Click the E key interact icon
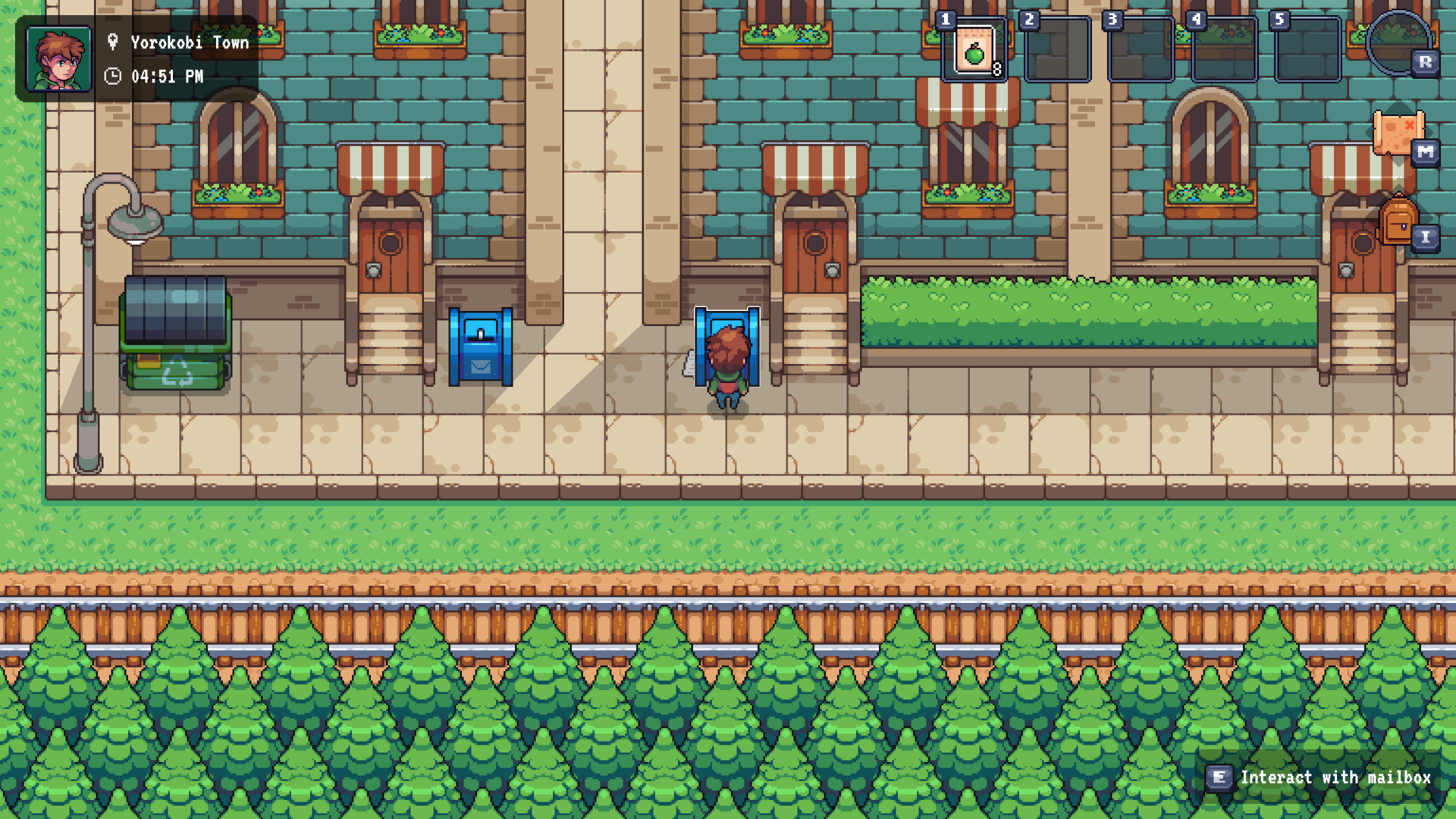The image size is (1456, 819). point(1219,777)
